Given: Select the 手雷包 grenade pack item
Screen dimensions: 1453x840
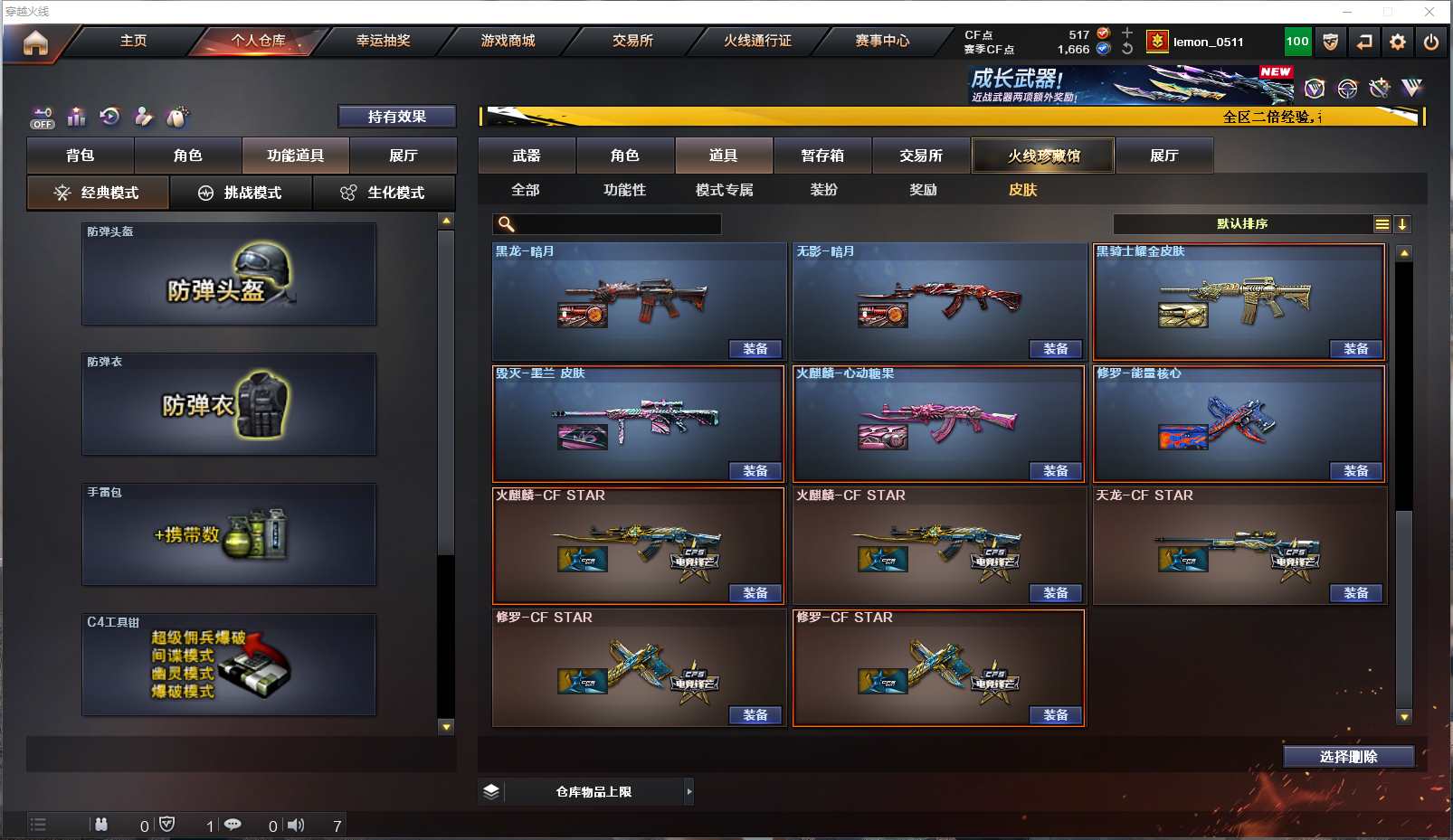Looking at the screenshot, I should [x=229, y=534].
